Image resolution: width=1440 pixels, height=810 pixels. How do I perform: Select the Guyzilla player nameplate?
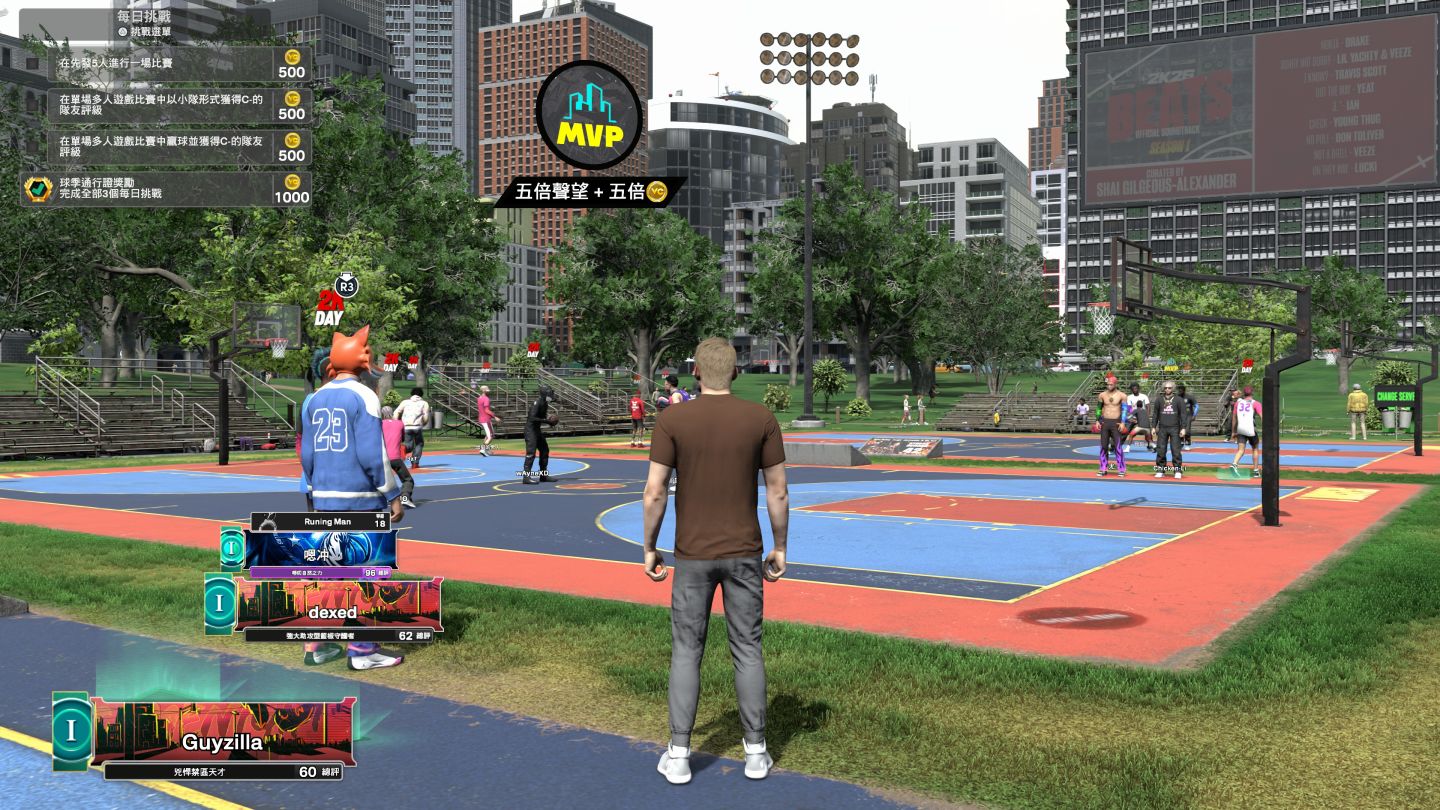point(222,741)
